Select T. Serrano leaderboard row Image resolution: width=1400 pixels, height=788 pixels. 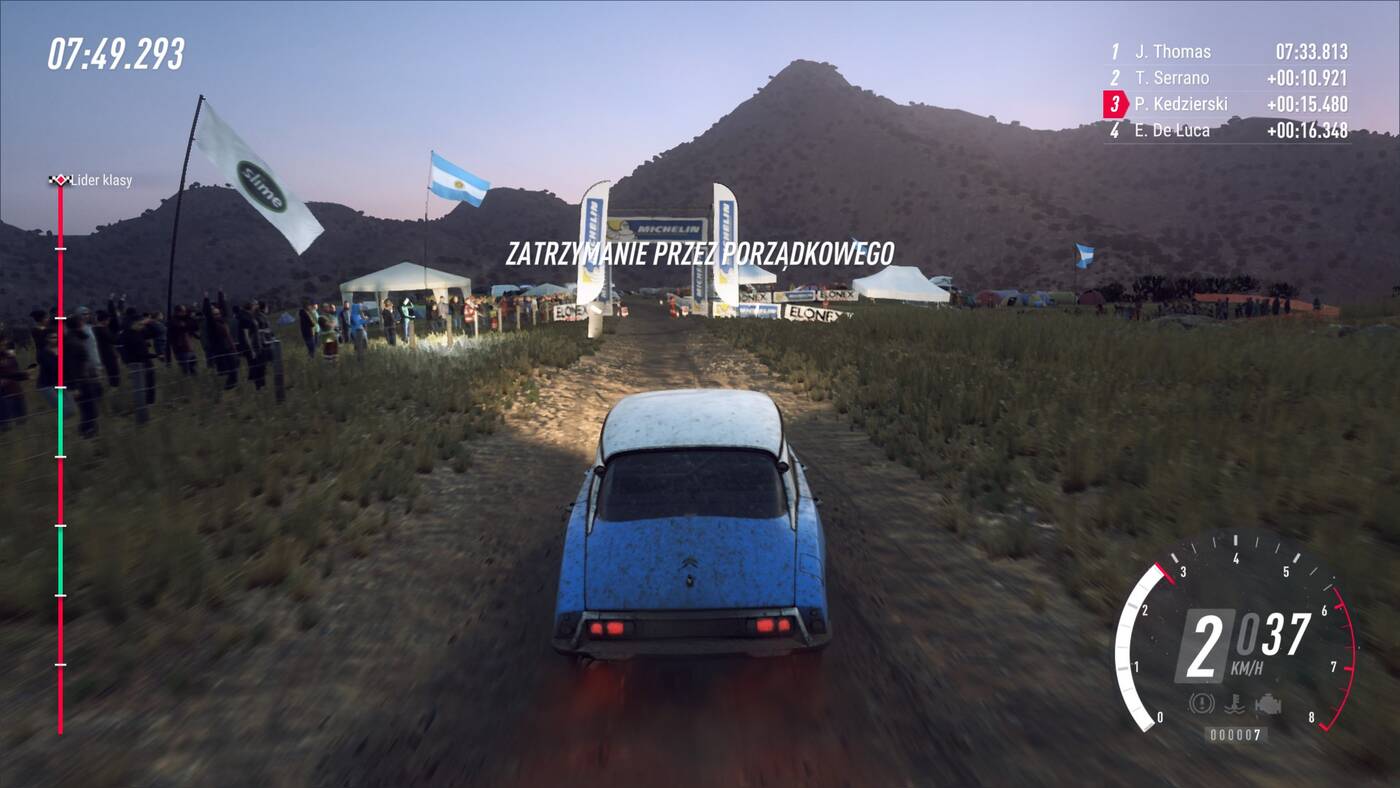[x=1228, y=78]
